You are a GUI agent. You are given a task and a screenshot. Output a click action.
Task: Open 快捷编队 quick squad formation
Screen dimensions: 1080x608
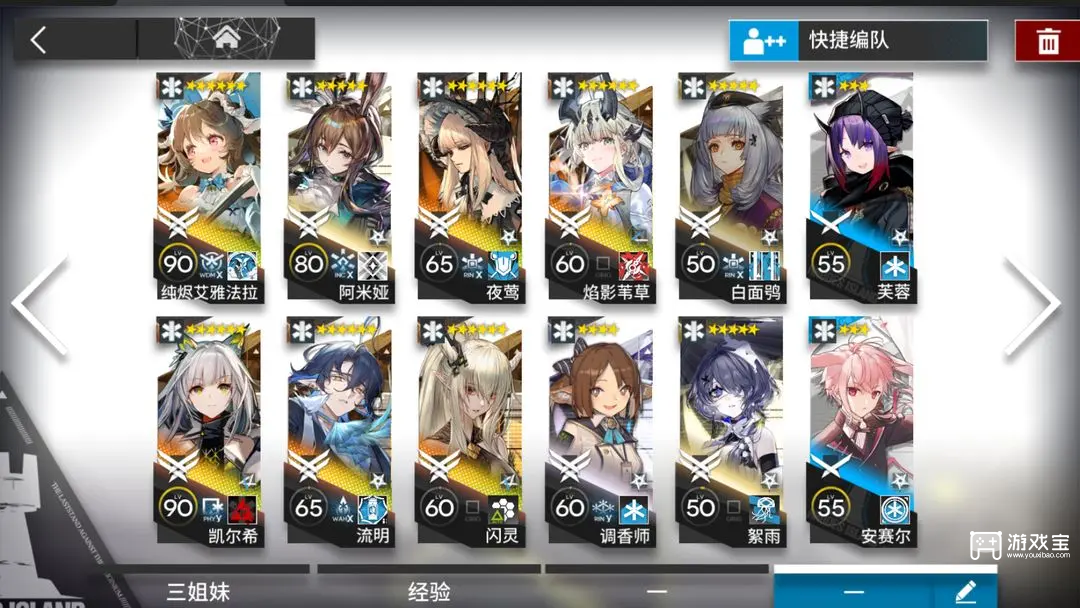(857, 41)
